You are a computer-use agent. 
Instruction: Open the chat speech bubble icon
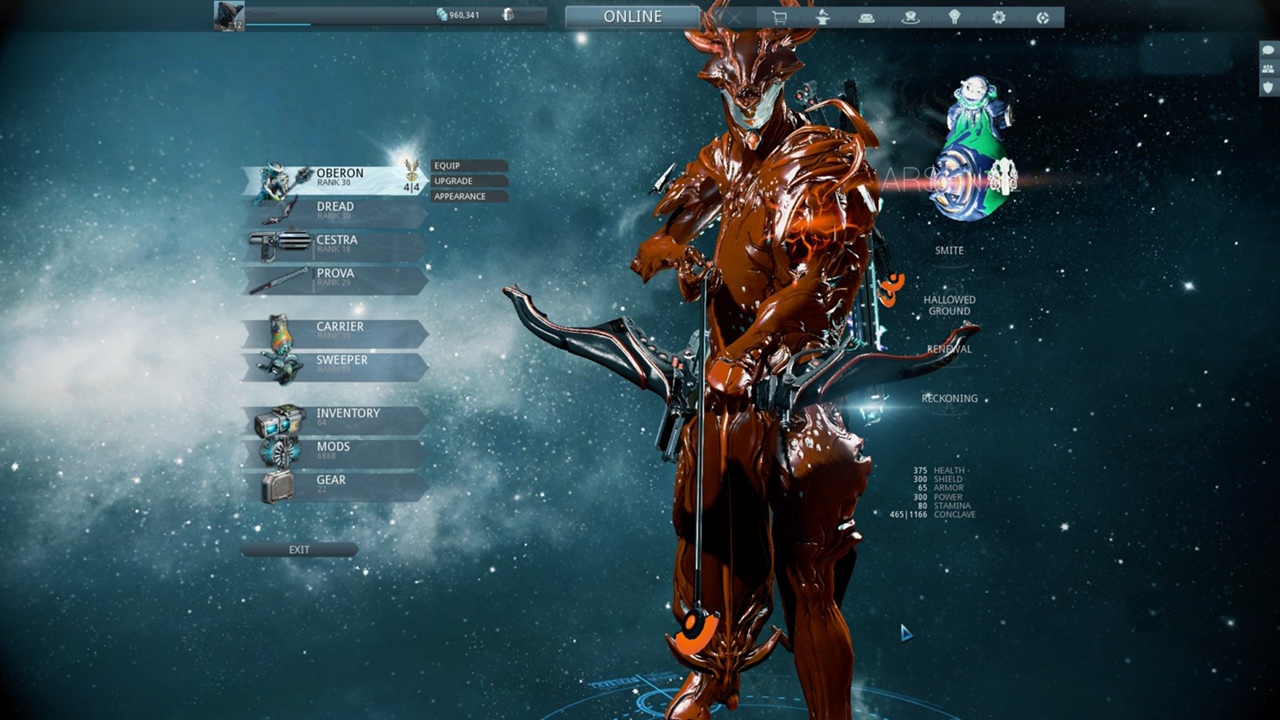pos(1268,50)
